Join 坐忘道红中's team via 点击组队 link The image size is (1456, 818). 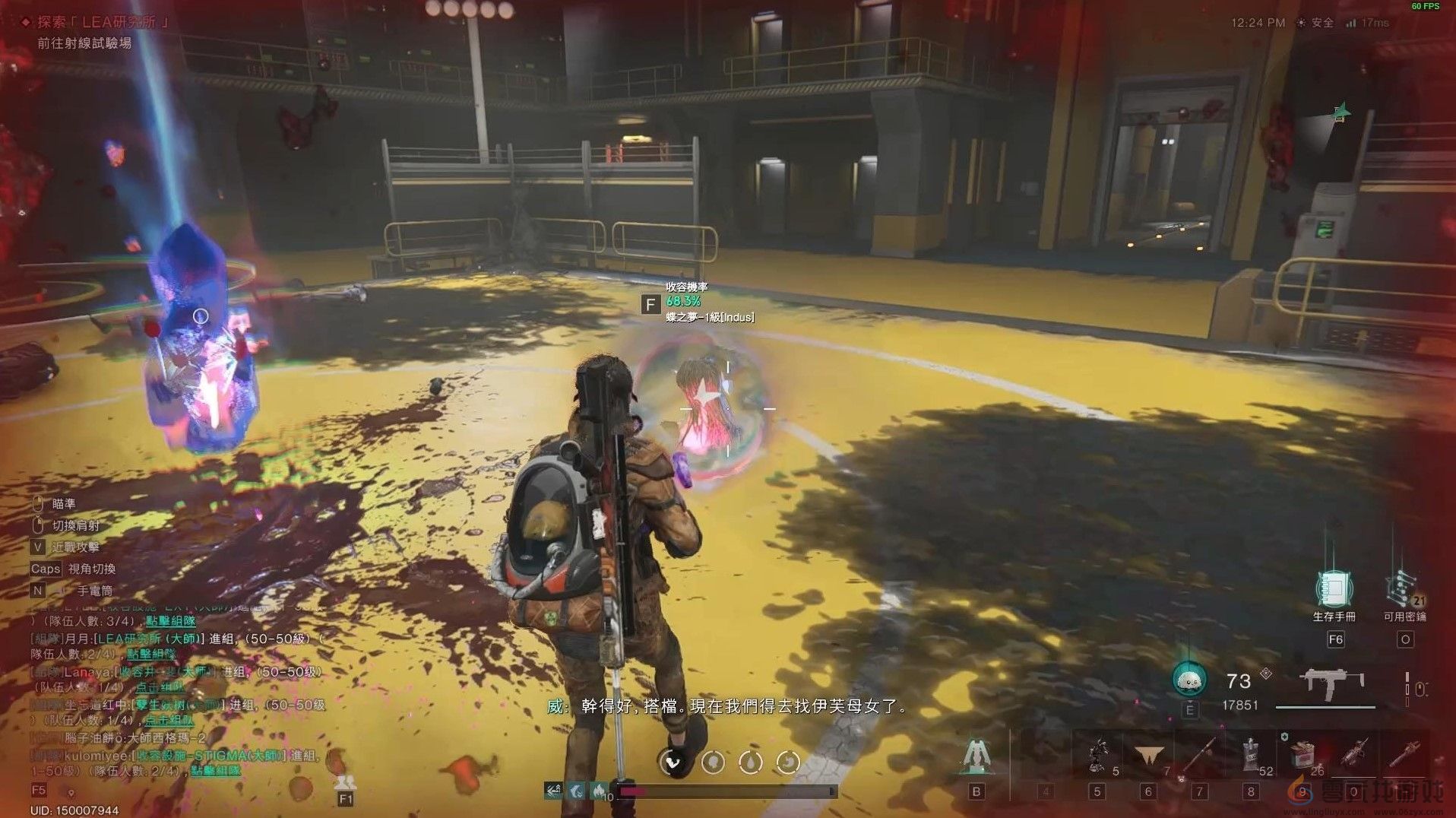pos(169,720)
